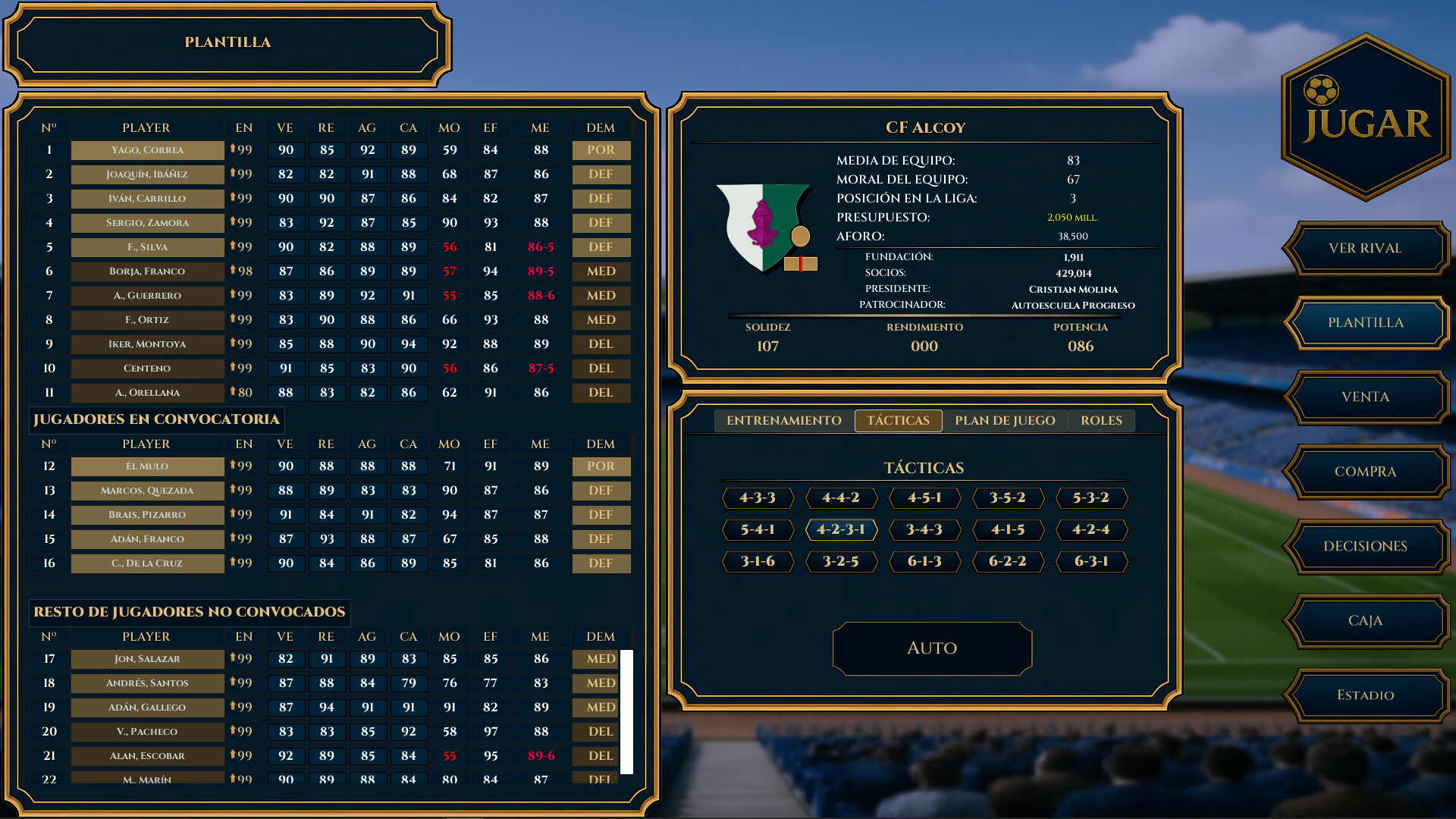
Task: Open the COMPRA screen
Action: [x=1365, y=472]
